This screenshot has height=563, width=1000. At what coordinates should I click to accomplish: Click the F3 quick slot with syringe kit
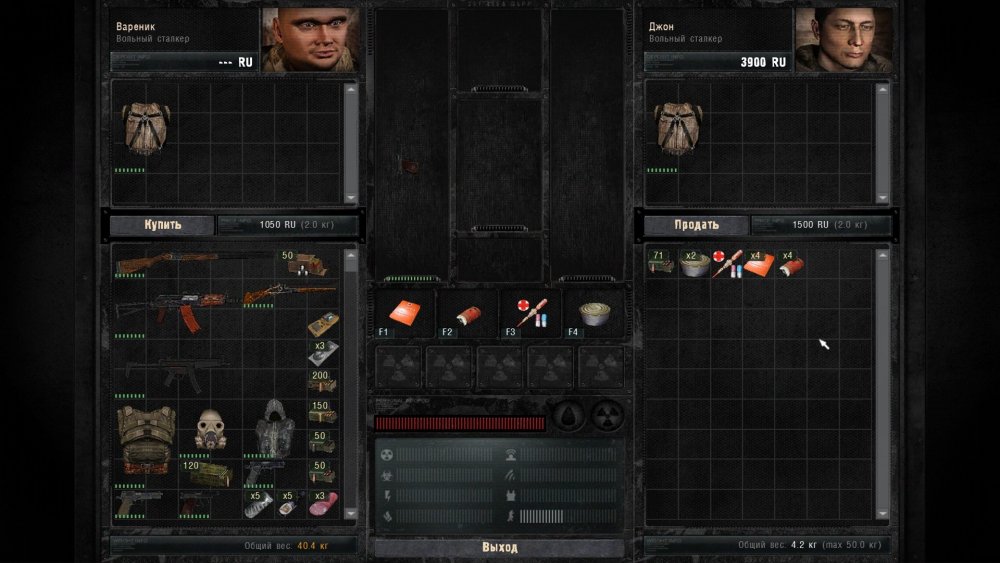[x=529, y=313]
